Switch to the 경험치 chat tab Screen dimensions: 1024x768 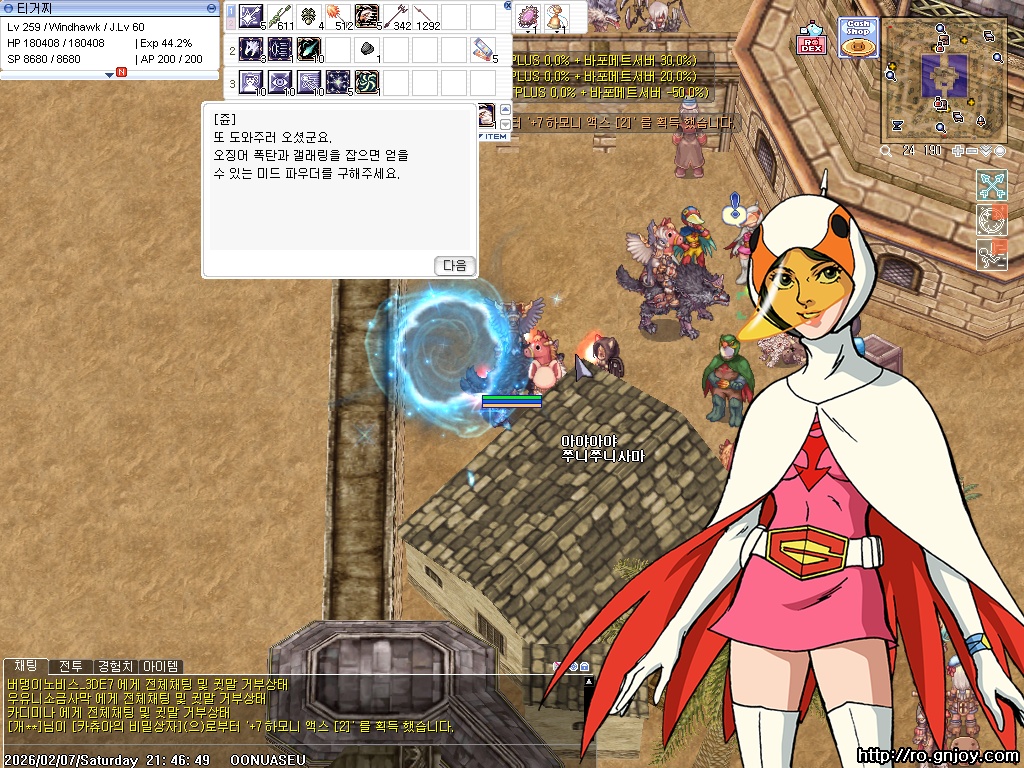tap(115, 666)
